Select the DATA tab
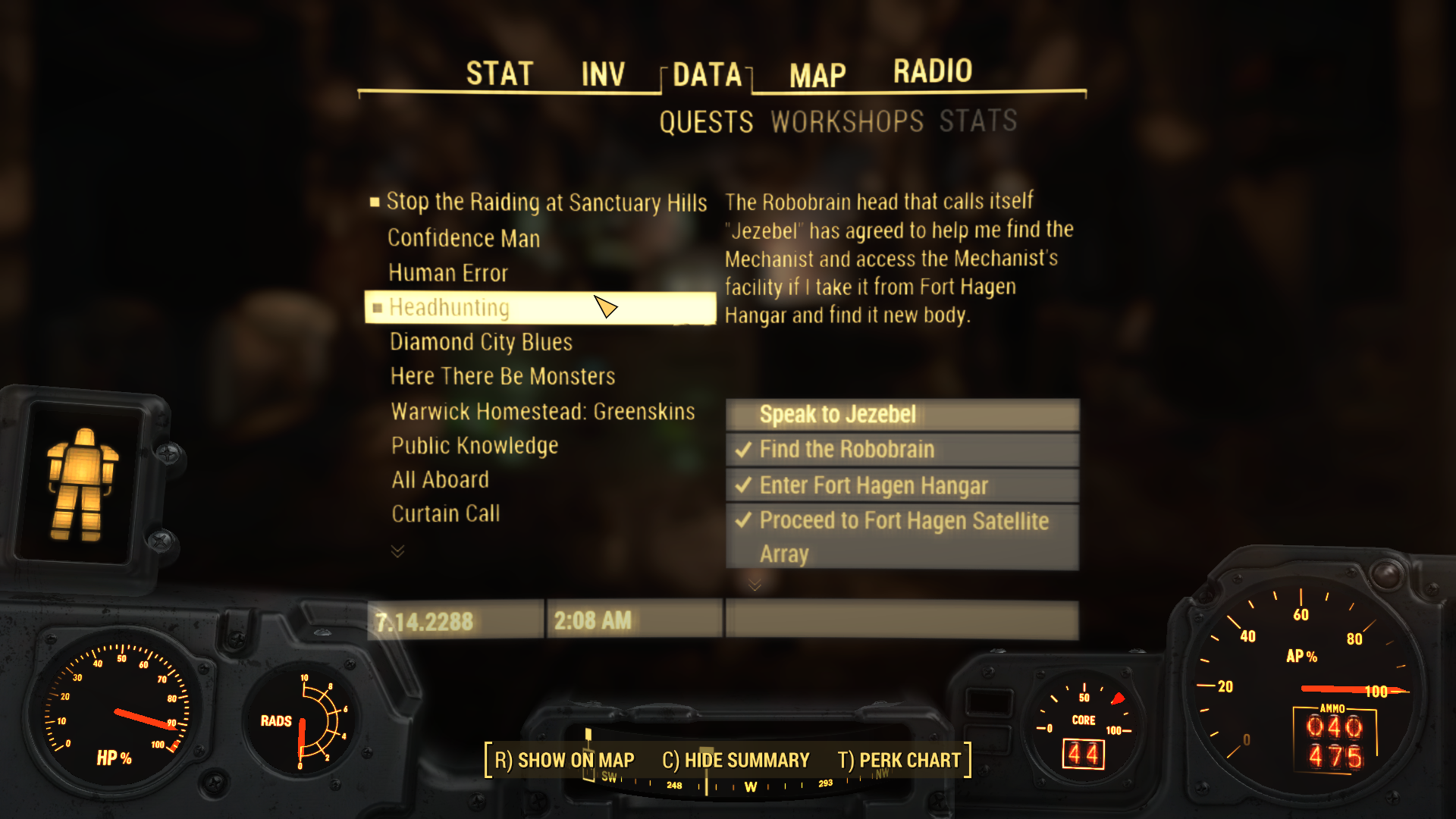 [707, 74]
